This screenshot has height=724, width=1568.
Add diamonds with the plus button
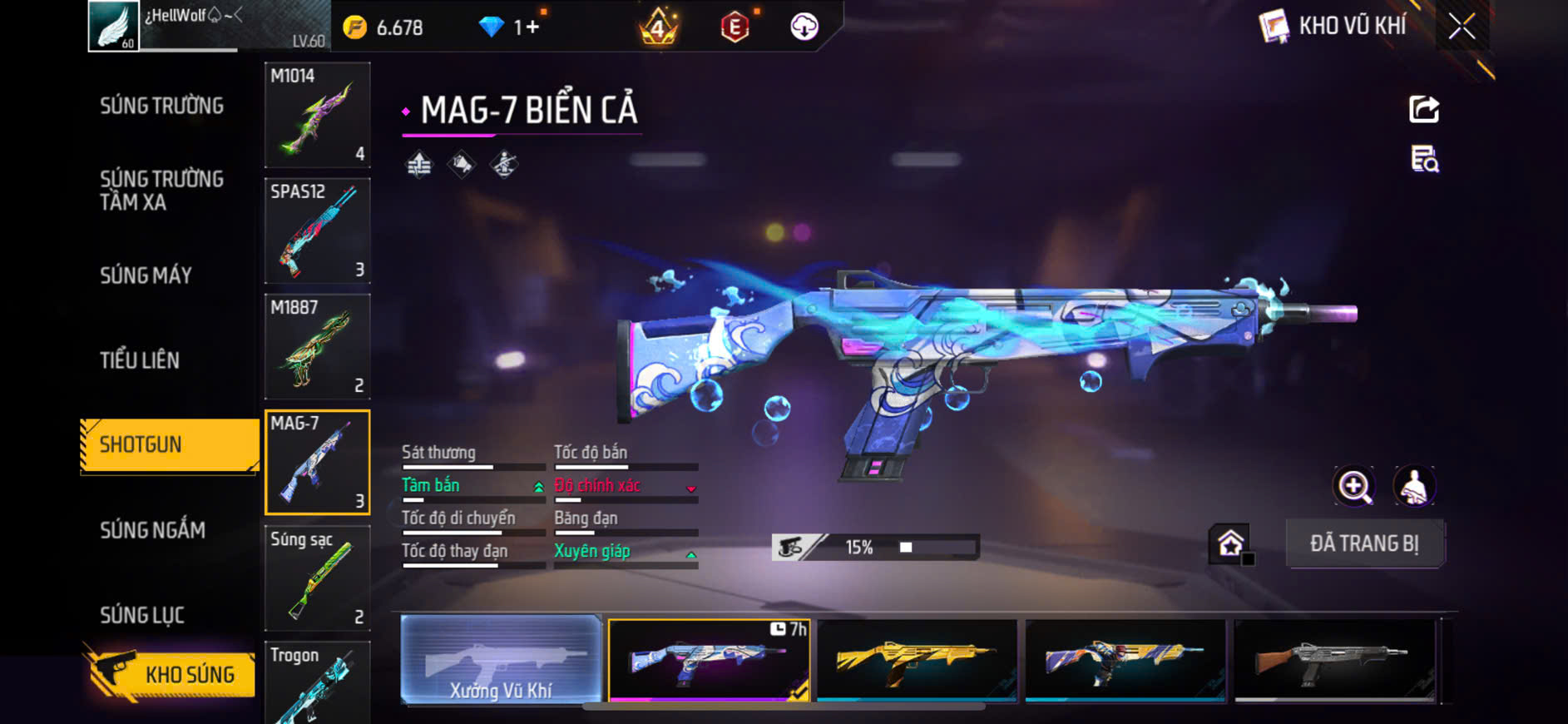tap(532, 27)
